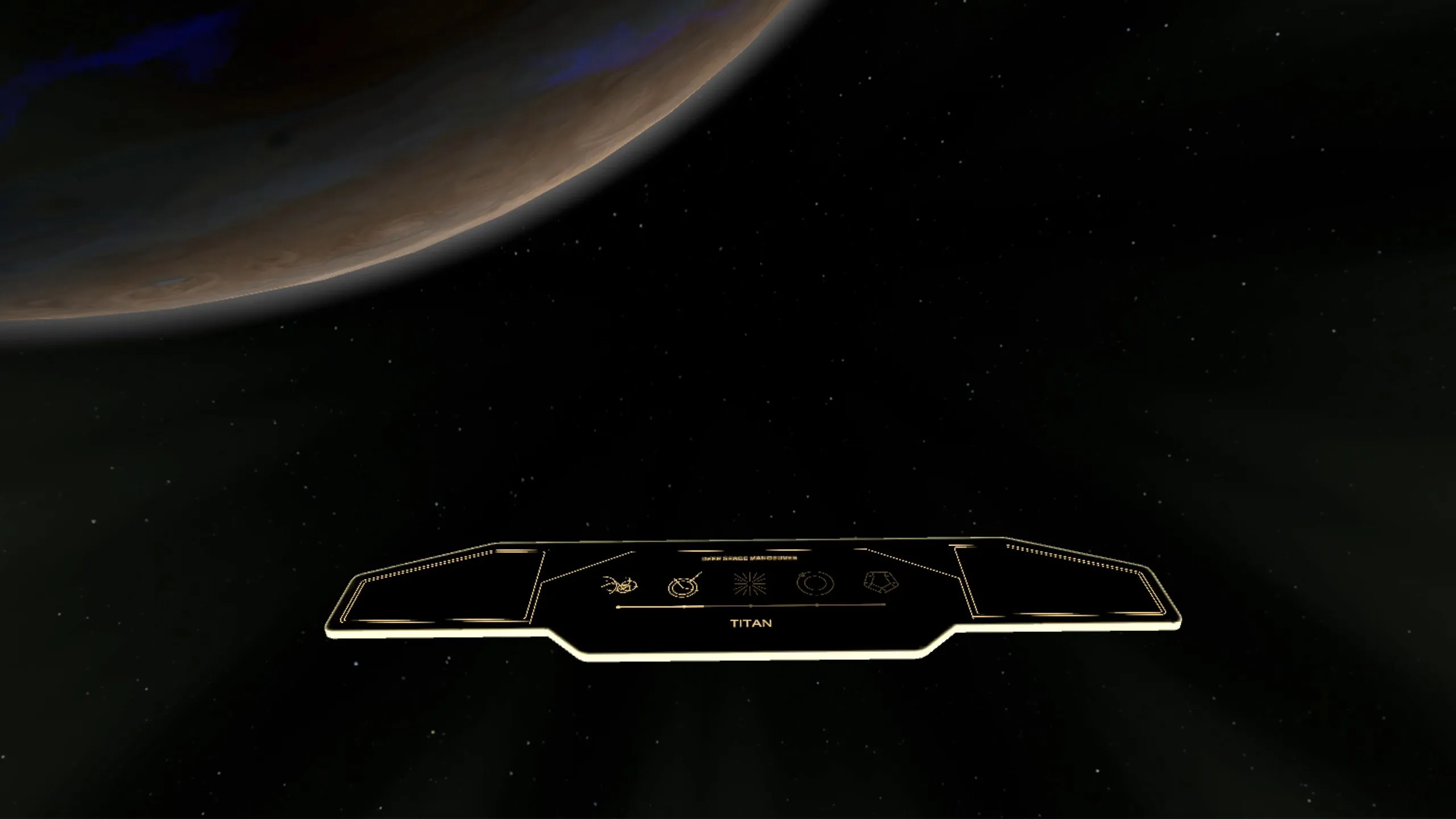
Task: Select the spacecraft flyby trajectory icon
Action: click(620, 584)
